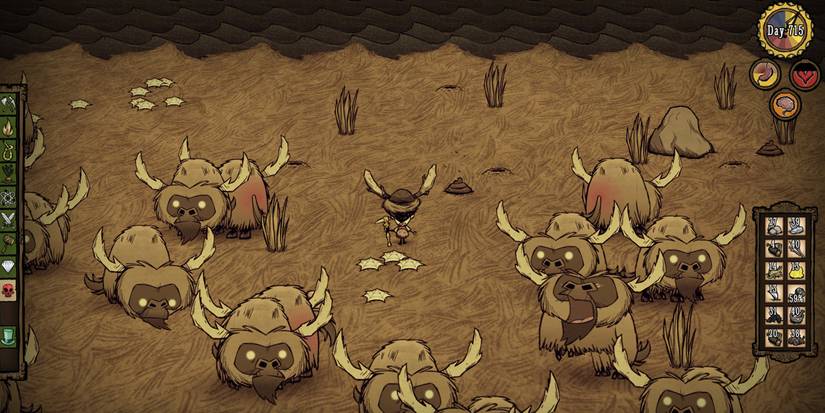Select the yellow item in the backpack

[x=796, y=269]
